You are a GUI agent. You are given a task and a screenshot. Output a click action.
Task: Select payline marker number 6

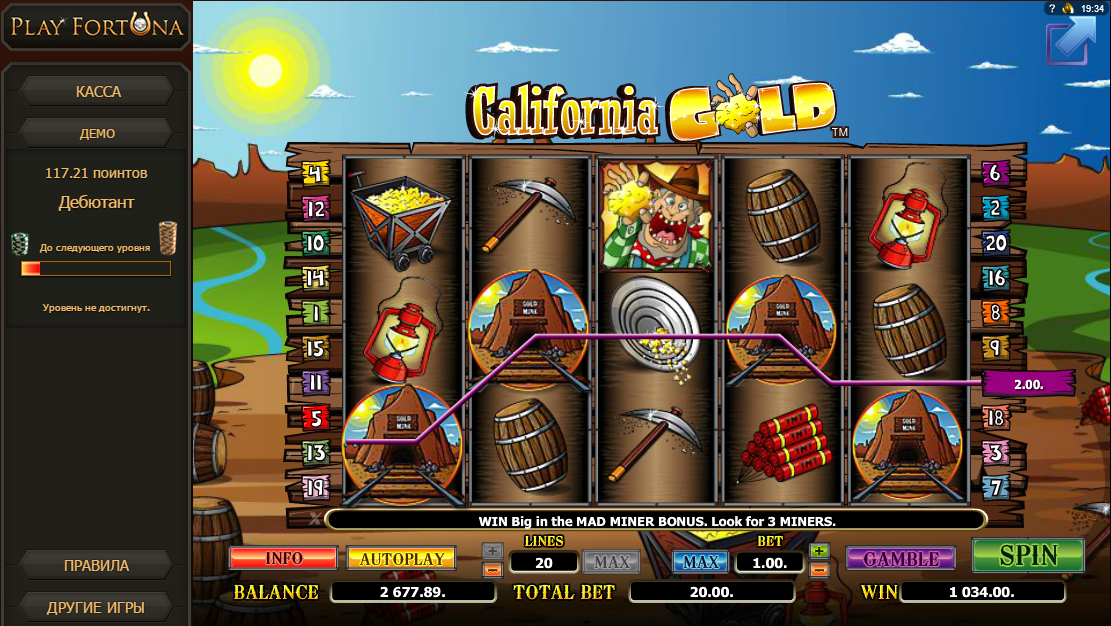coord(994,173)
